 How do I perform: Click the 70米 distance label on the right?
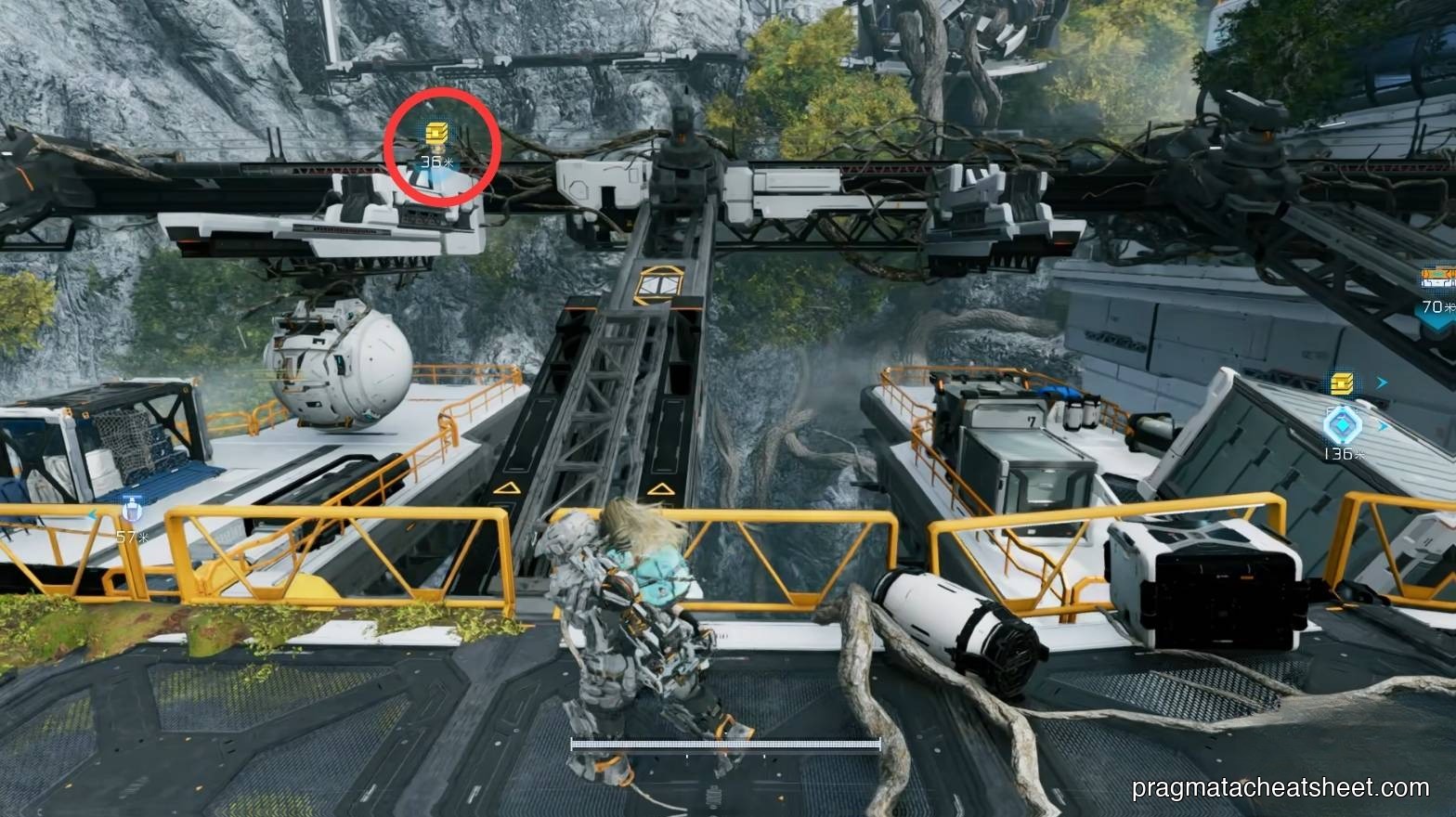point(1433,306)
